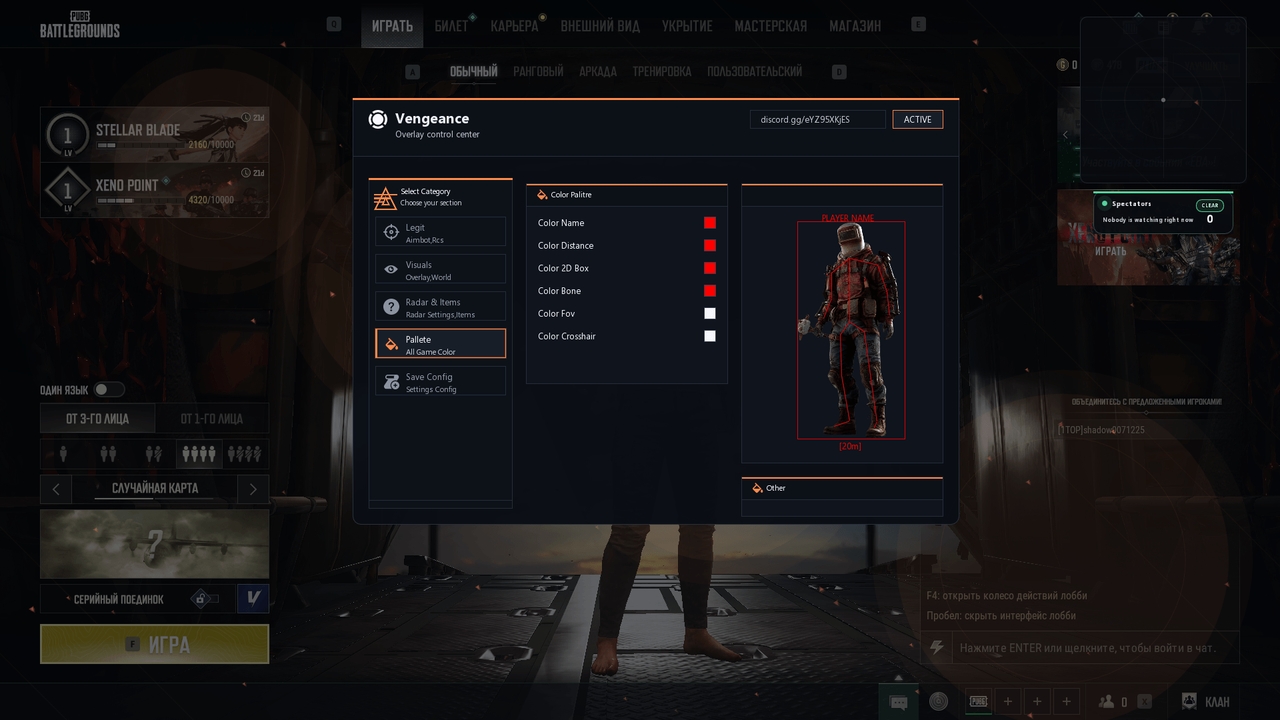Select ОТ 1-ГО ЛИЦА perspective
1280x720 pixels.
[x=211, y=419]
